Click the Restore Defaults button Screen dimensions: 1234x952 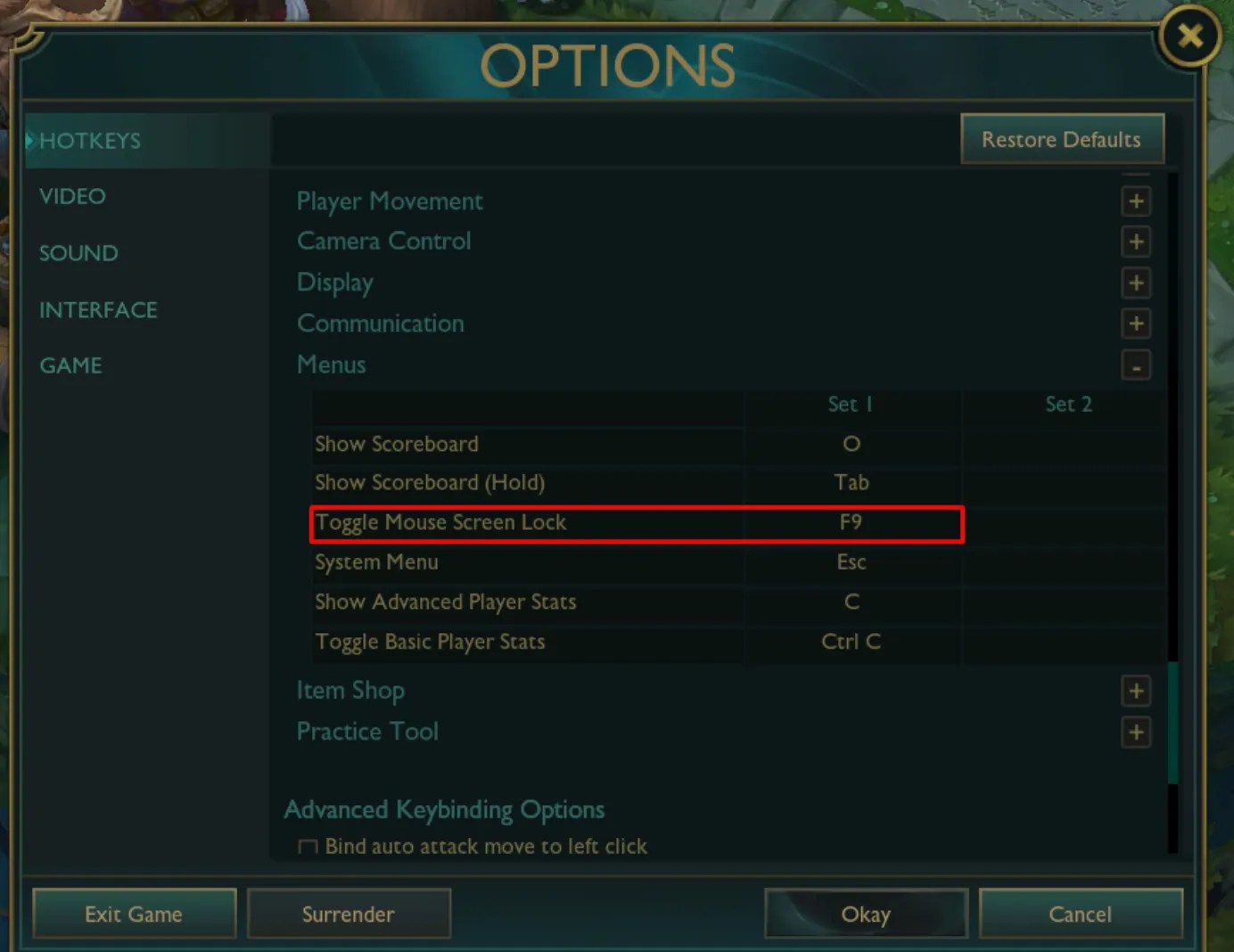tap(1061, 139)
